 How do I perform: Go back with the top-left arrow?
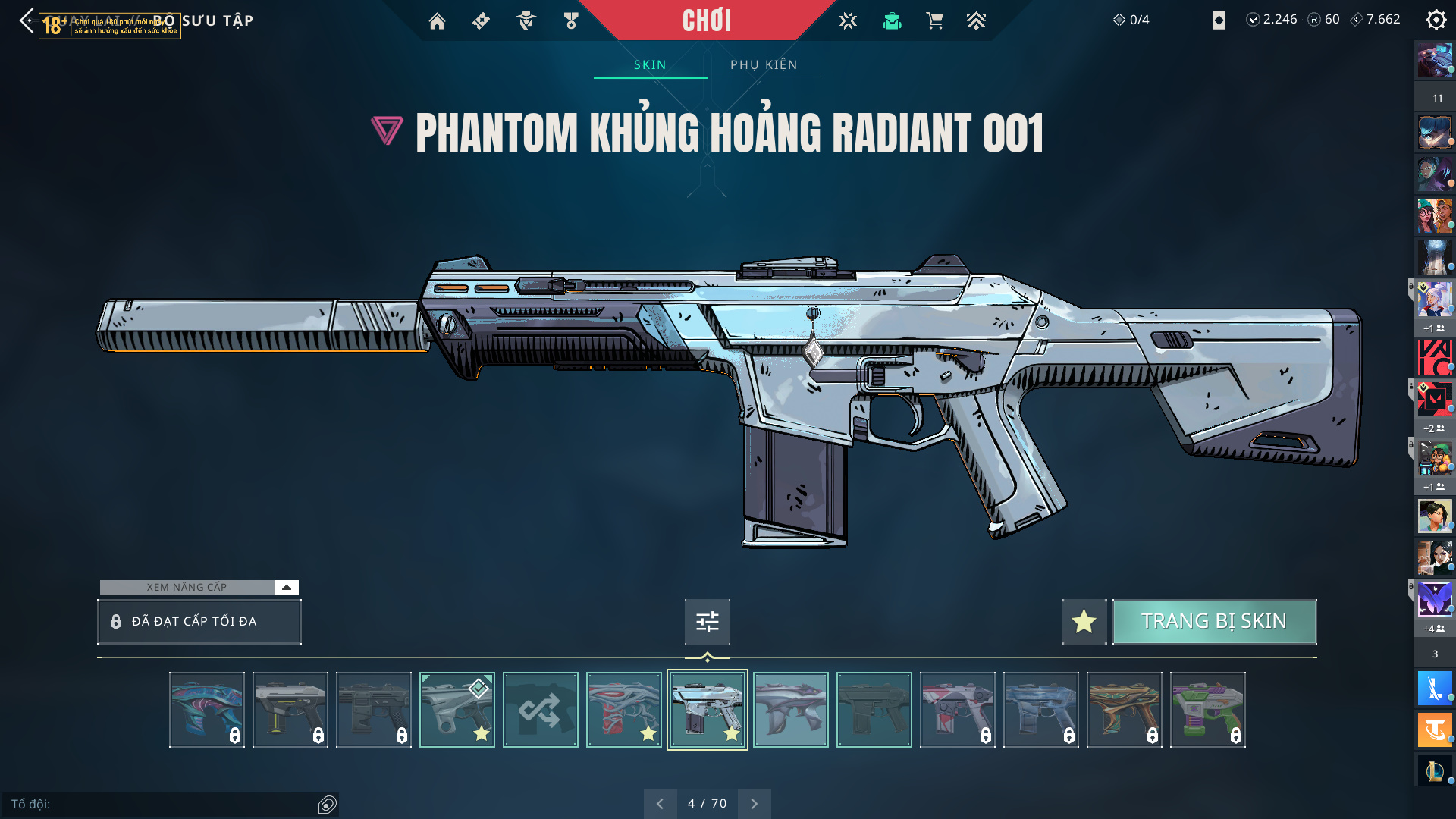point(27,20)
